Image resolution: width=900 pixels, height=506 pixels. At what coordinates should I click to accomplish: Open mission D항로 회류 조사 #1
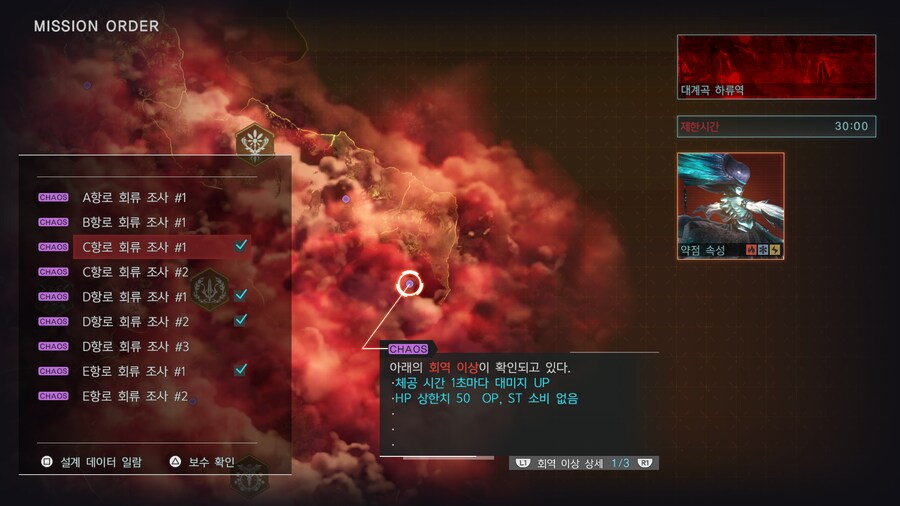point(134,297)
